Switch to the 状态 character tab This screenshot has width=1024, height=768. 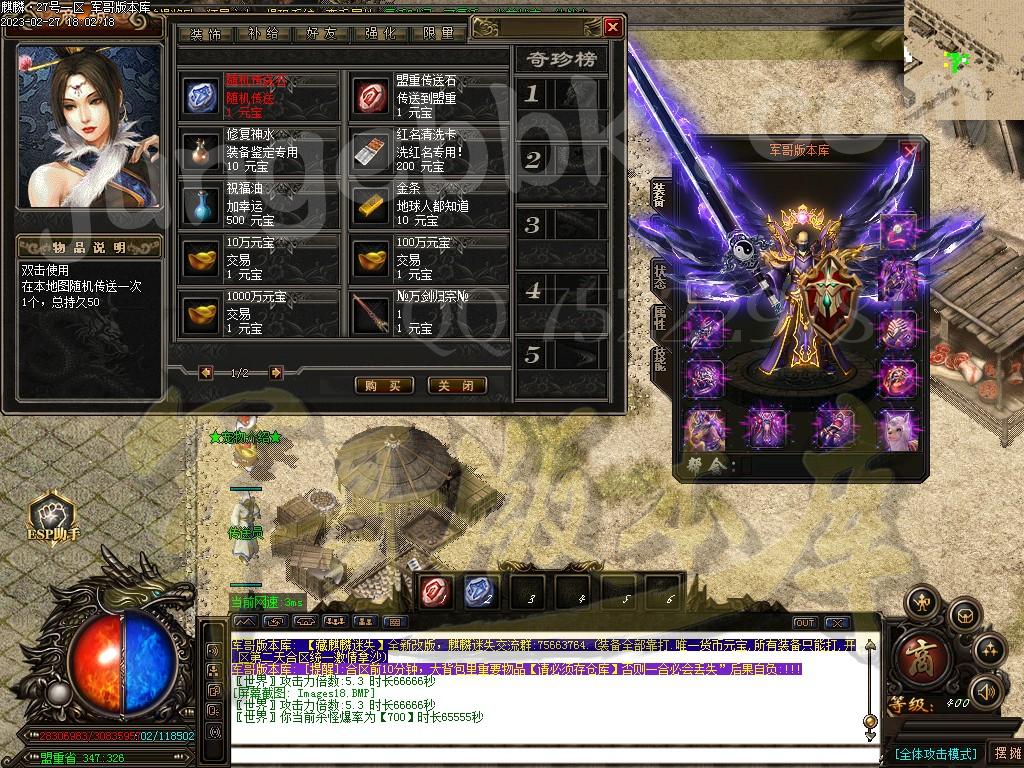[x=660, y=275]
